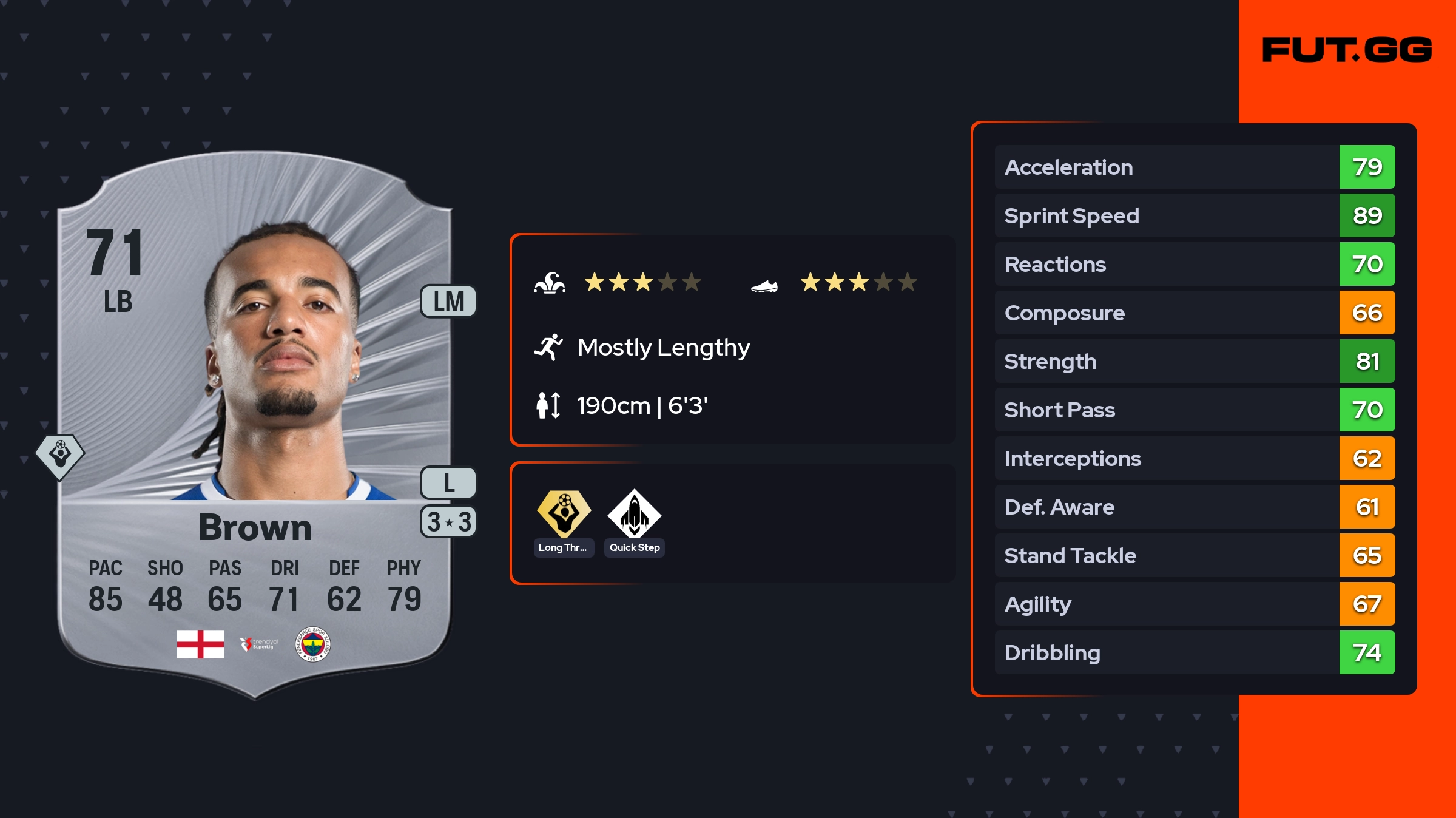1456x818 pixels.
Task: Select the Sprint Speed stat row
Action: click(1194, 216)
